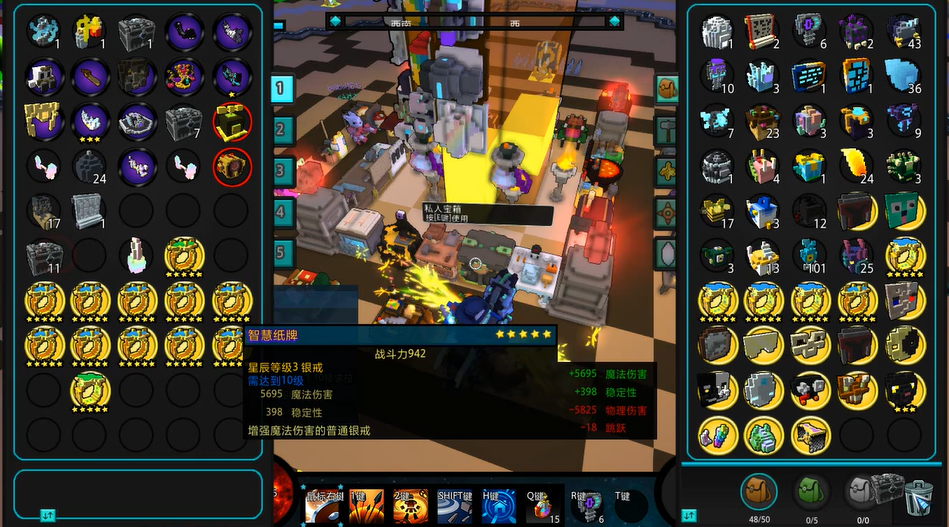The image size is (949, 527).
Task: Click the trash can icon
Action: [918, 496]
